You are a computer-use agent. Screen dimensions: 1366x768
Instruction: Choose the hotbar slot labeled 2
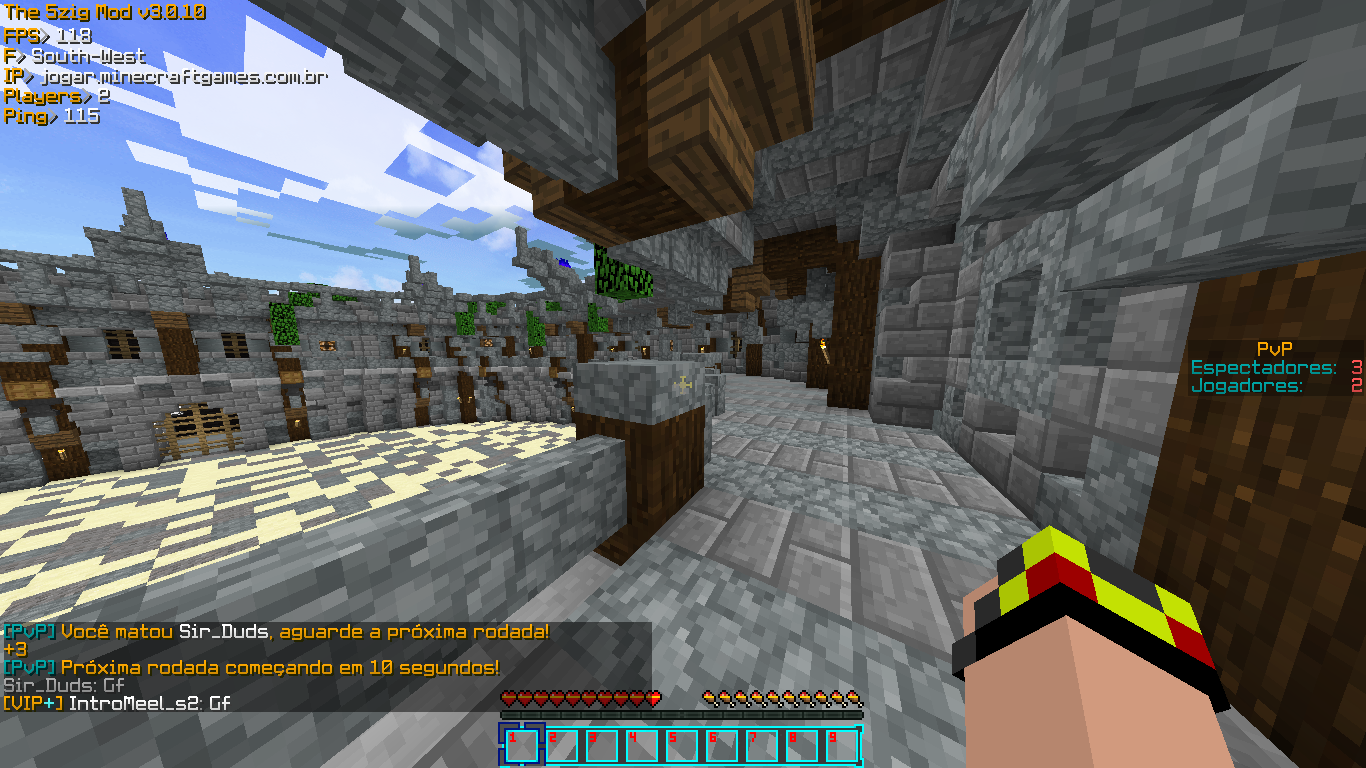point(562,746)
